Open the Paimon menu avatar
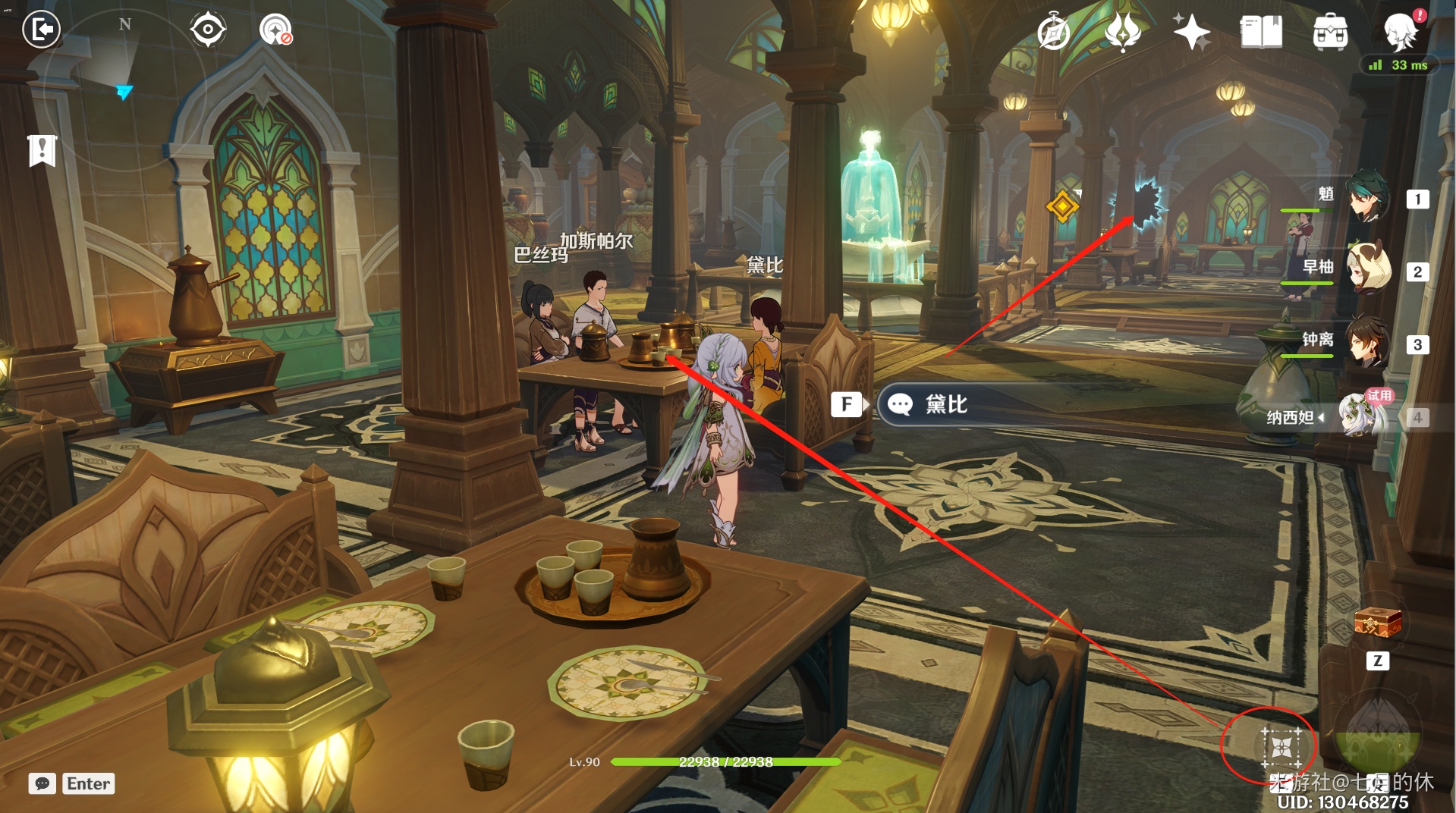The image size is (1456, 813). pos(1400,32)
